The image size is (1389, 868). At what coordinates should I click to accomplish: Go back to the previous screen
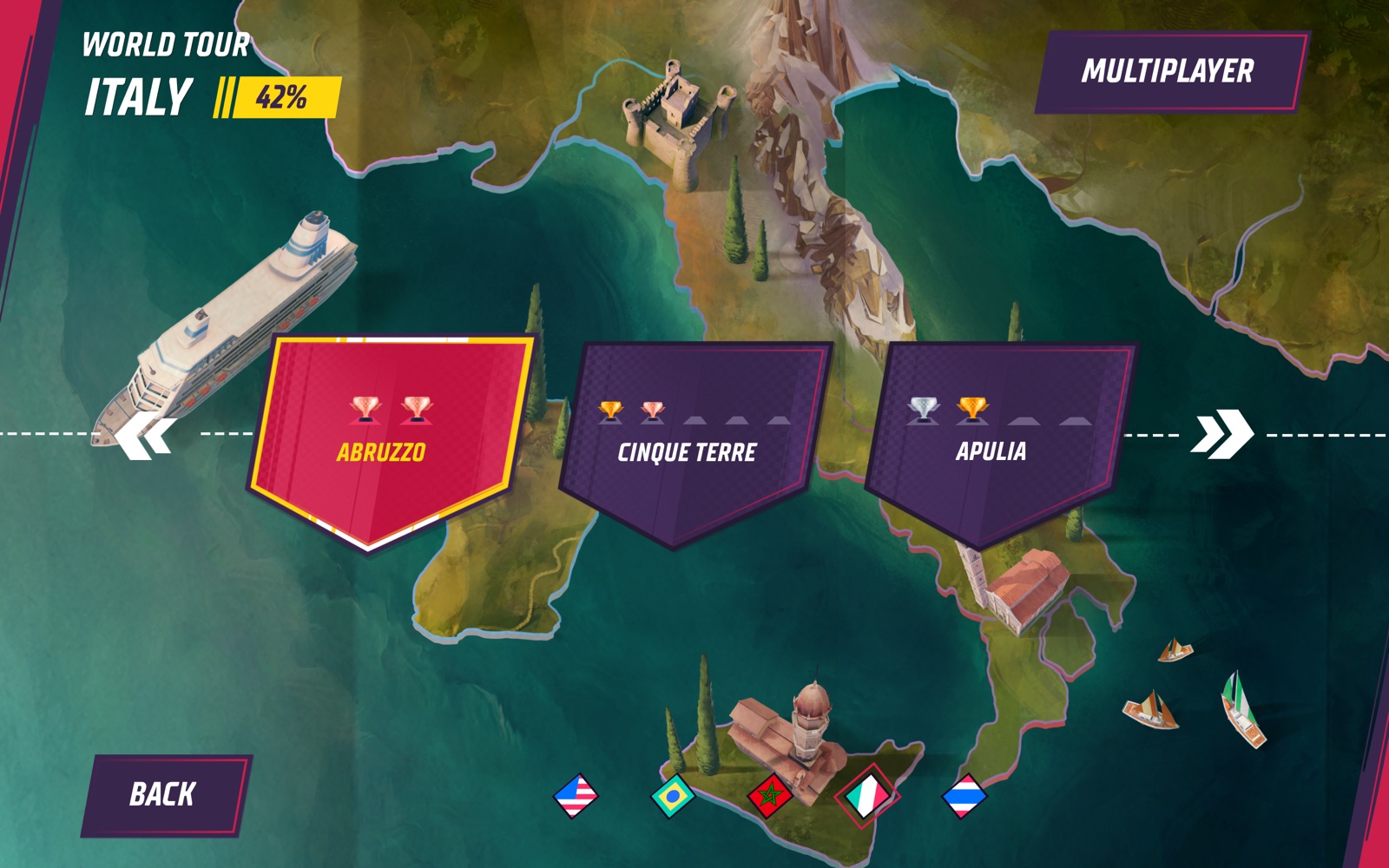pyautogui.click(x=163, y=794)
